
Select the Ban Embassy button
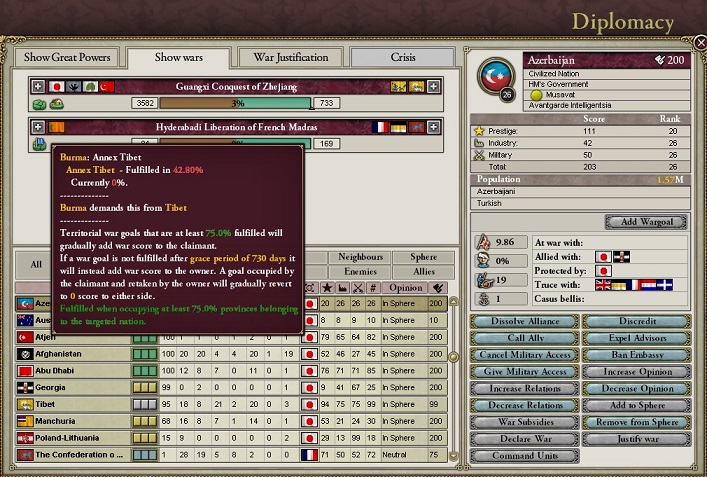click(x=635, y=355)
